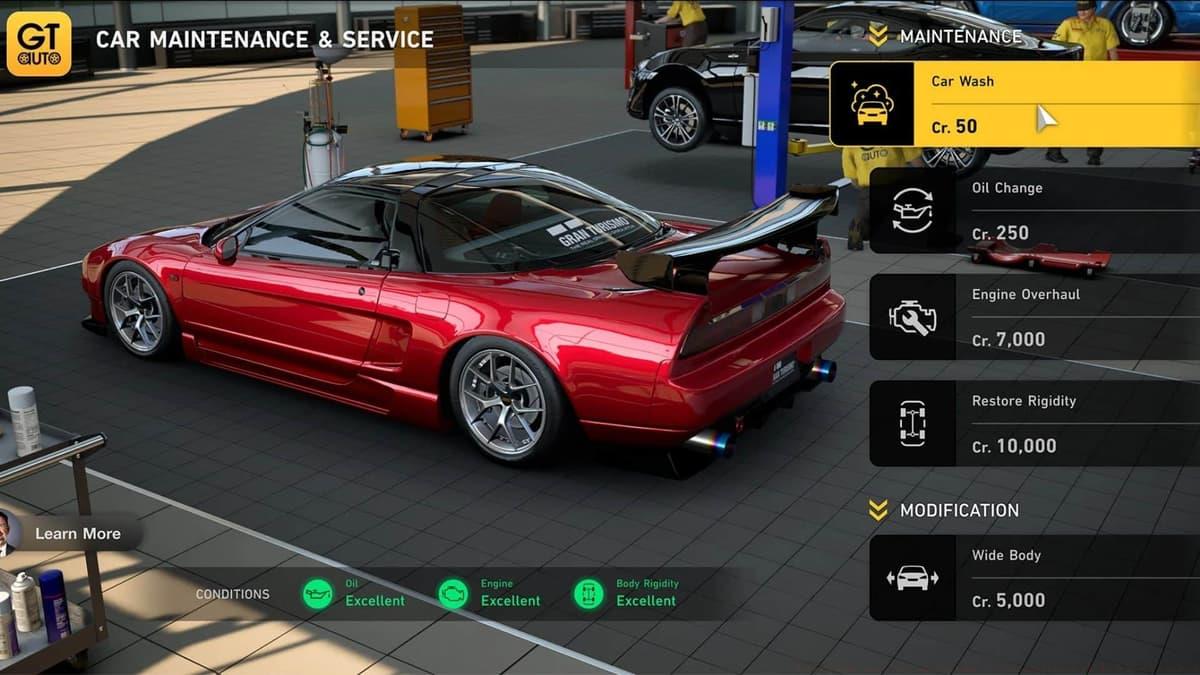The height and width of the screenshot is (675, 1200).
Task: Collapse the Maintenance section header
Action: tap(945, 37)
